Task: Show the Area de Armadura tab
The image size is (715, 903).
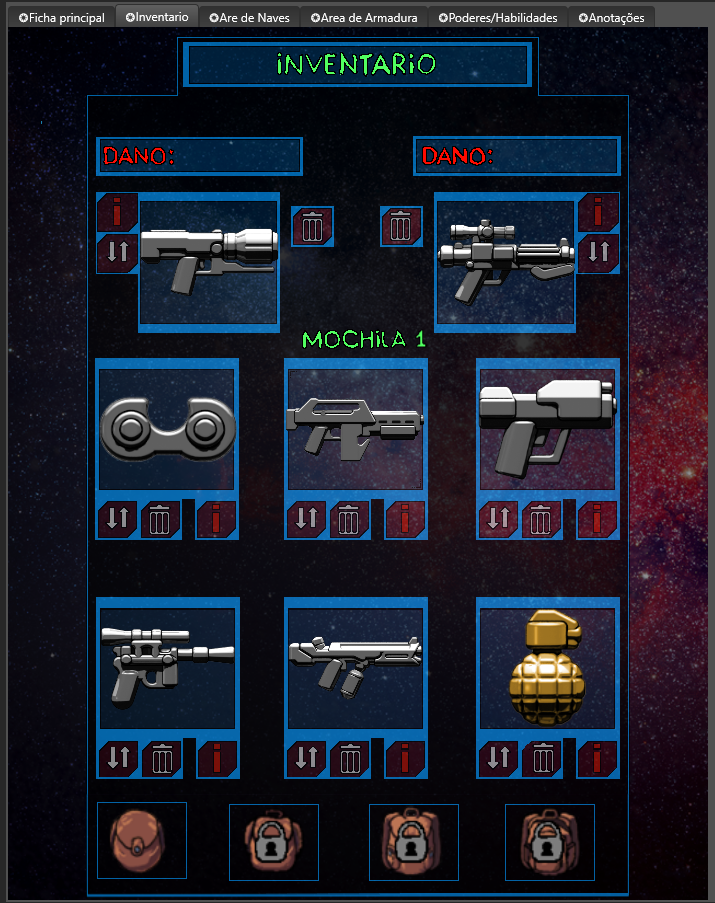Action: [364, 18]
